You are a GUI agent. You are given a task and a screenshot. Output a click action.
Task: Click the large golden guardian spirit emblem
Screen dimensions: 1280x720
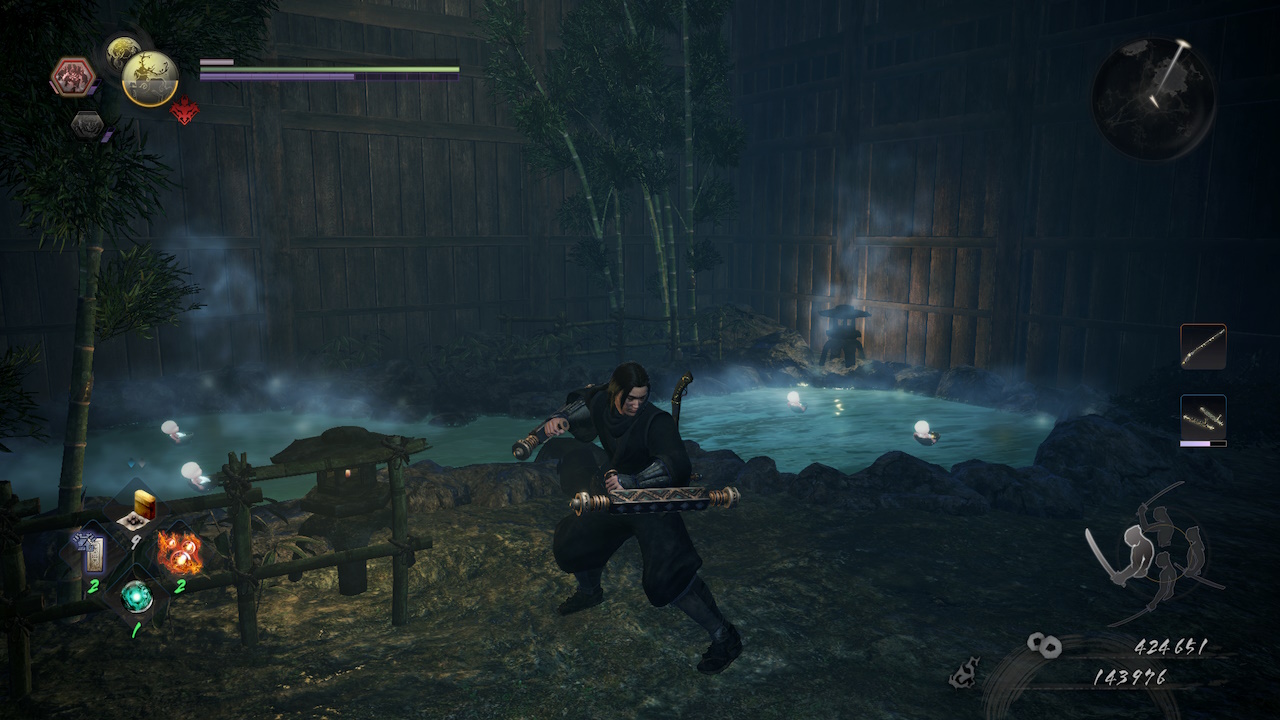[x=150, y=79]
